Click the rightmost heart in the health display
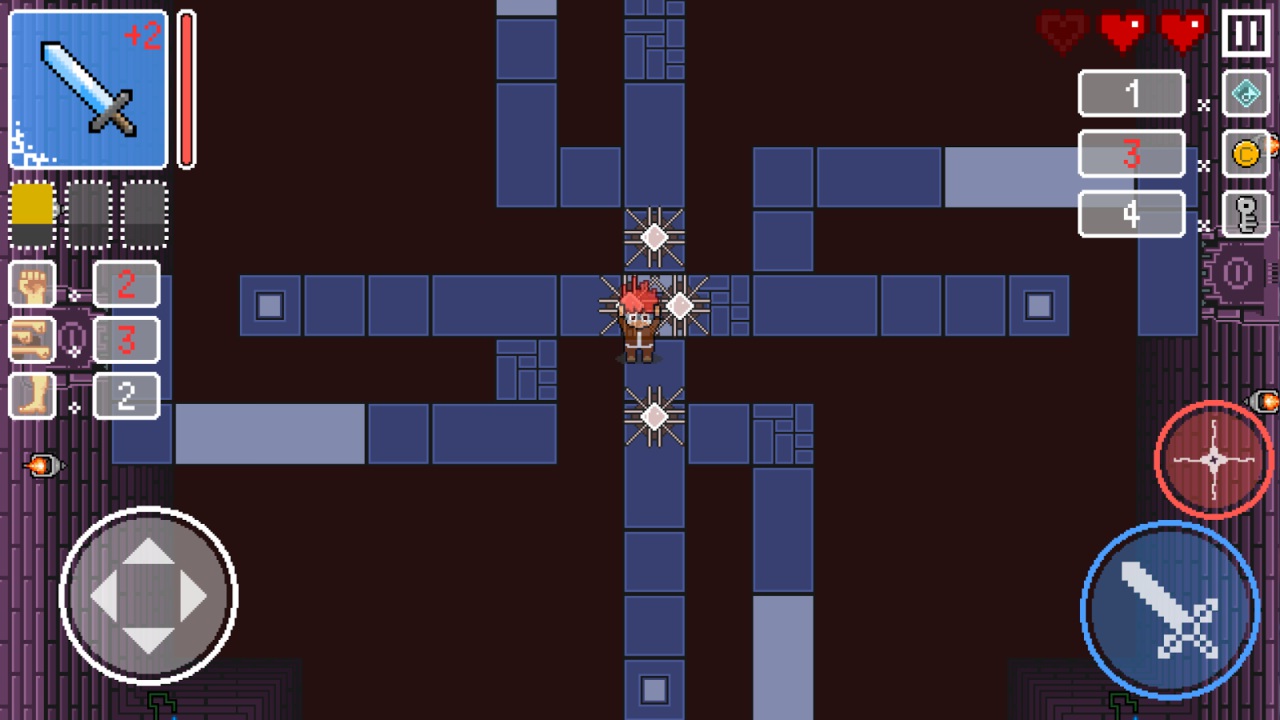This screenshot has height=720, width=1280. [x=1183, y=30]
